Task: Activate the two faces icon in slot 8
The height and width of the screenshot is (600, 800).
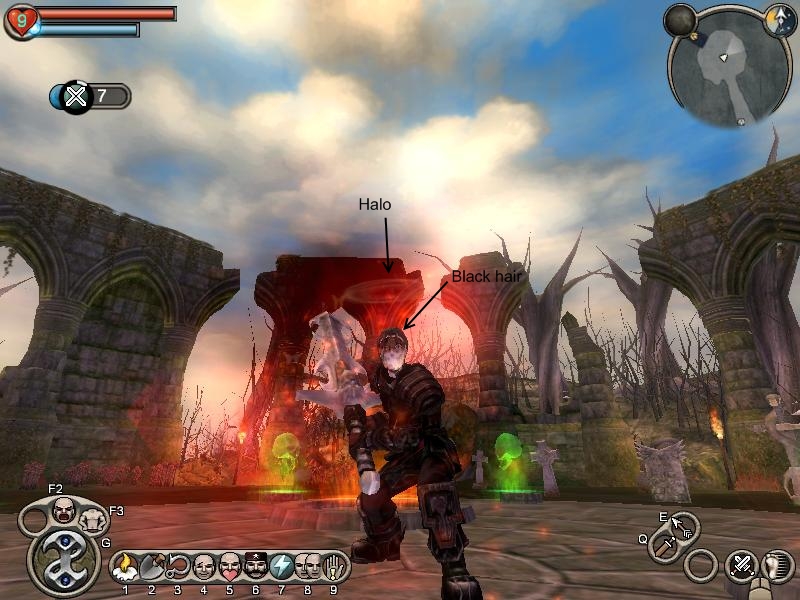Action: tap(308, 568)
